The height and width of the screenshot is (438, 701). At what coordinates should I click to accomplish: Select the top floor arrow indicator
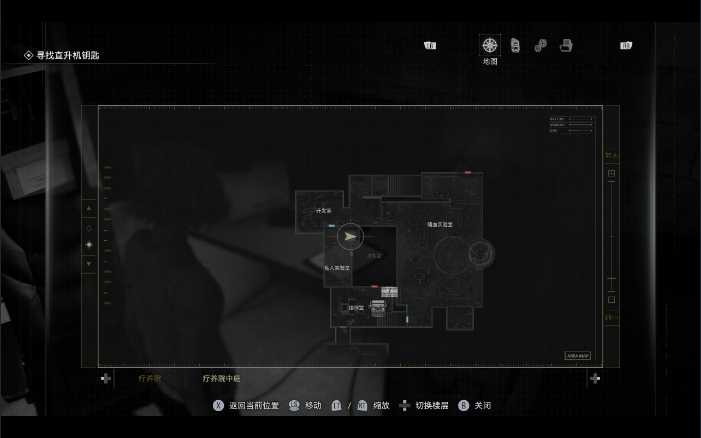(89, 208)
